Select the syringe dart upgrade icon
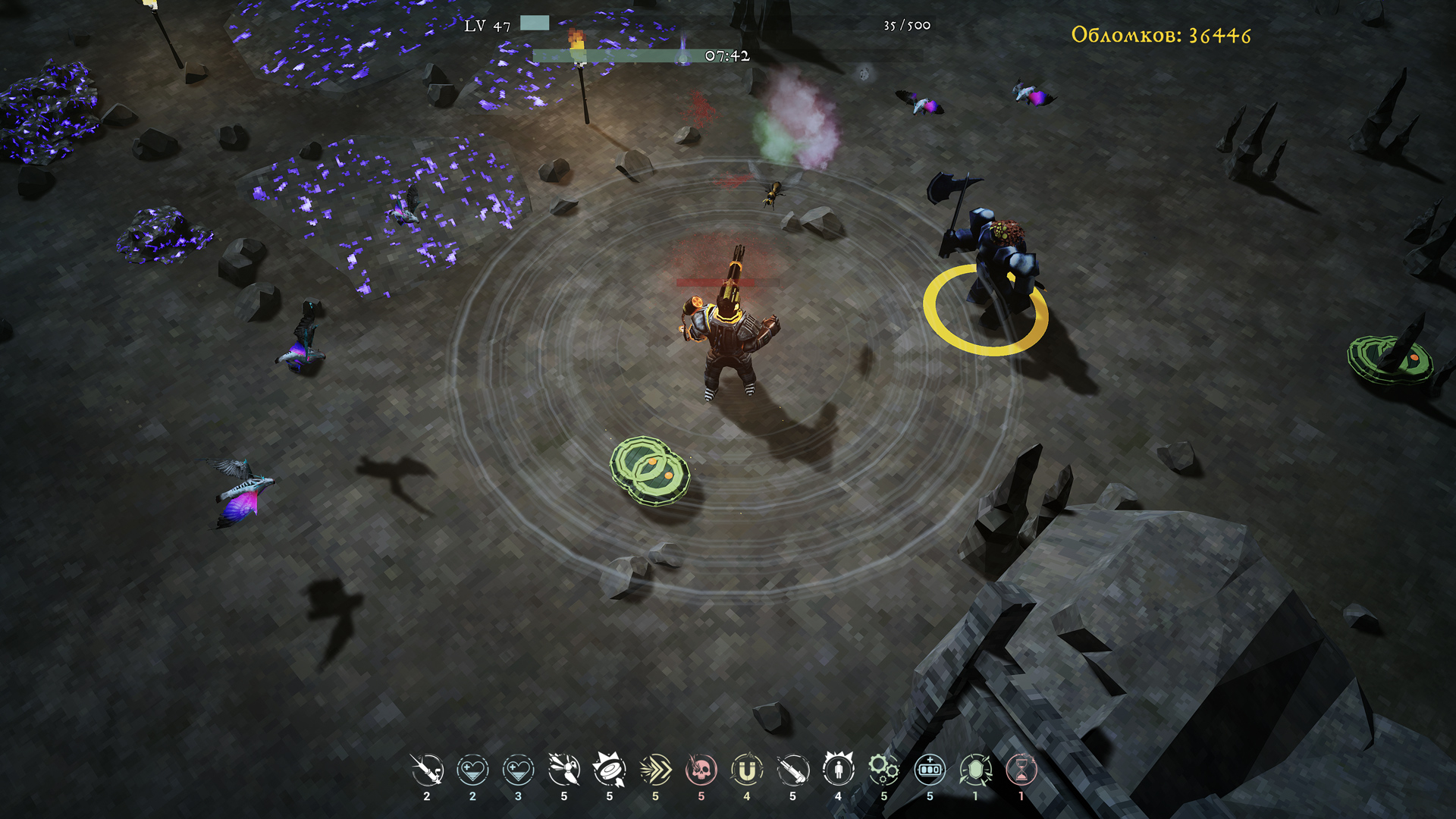Screen dimensions: 1456x819 pyautogui.click(x=427, y=770)
